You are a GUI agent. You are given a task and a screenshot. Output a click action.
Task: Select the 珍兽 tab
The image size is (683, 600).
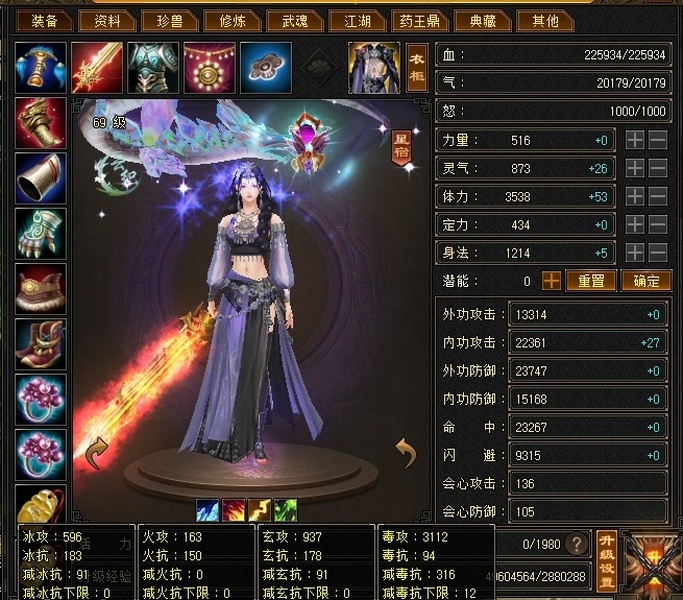coord(169,21)
